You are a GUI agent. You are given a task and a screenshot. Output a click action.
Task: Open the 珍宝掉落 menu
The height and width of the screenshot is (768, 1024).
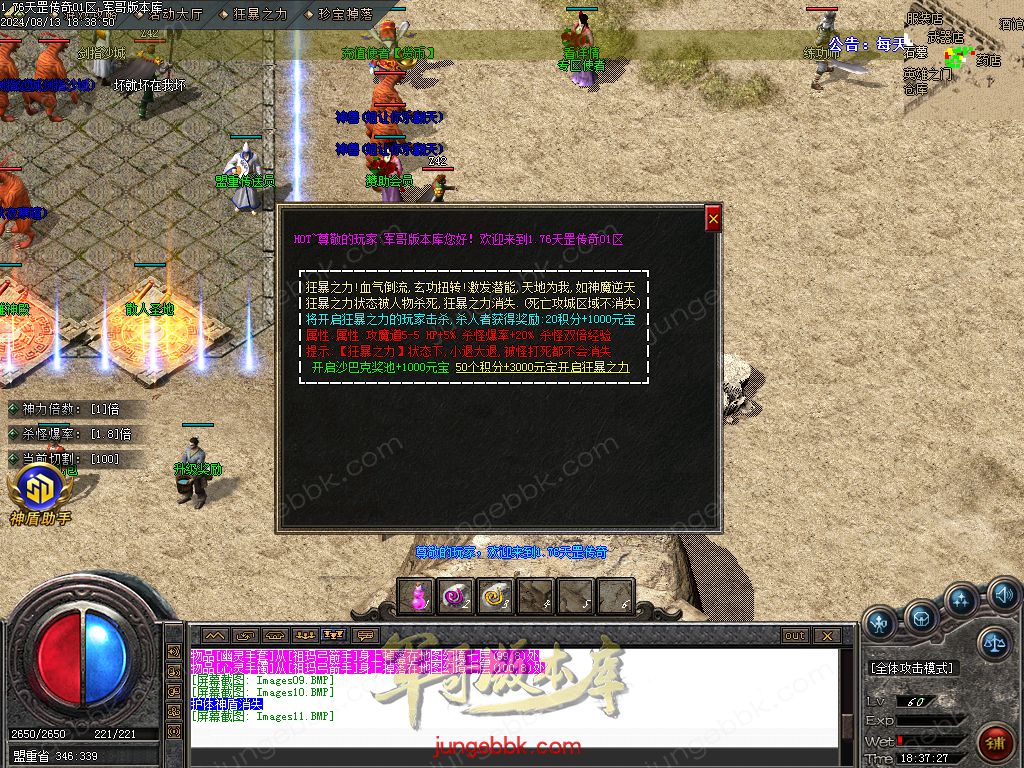point(345,14)
